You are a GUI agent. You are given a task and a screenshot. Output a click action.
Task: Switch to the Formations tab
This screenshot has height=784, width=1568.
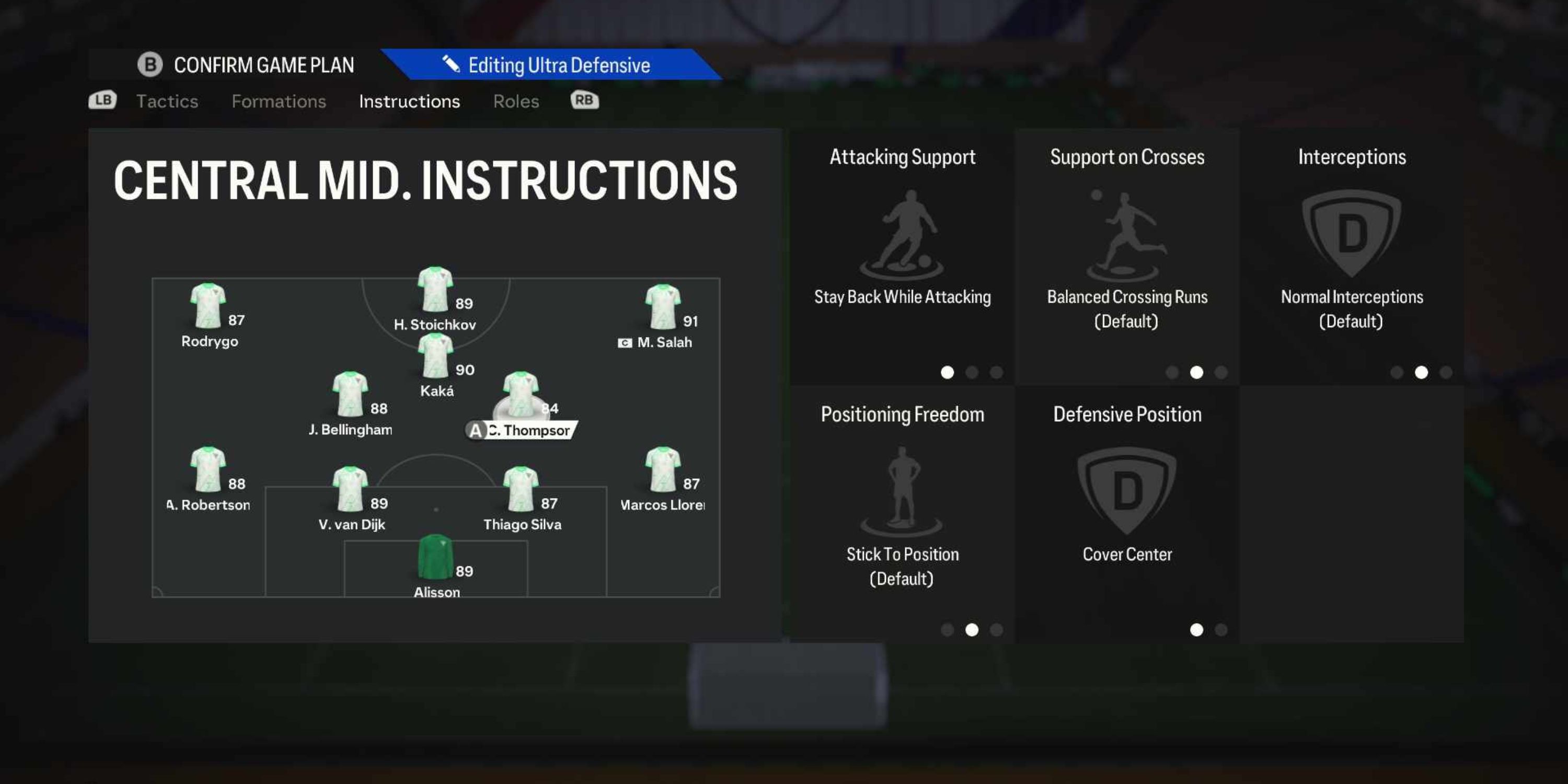point(279,101)
